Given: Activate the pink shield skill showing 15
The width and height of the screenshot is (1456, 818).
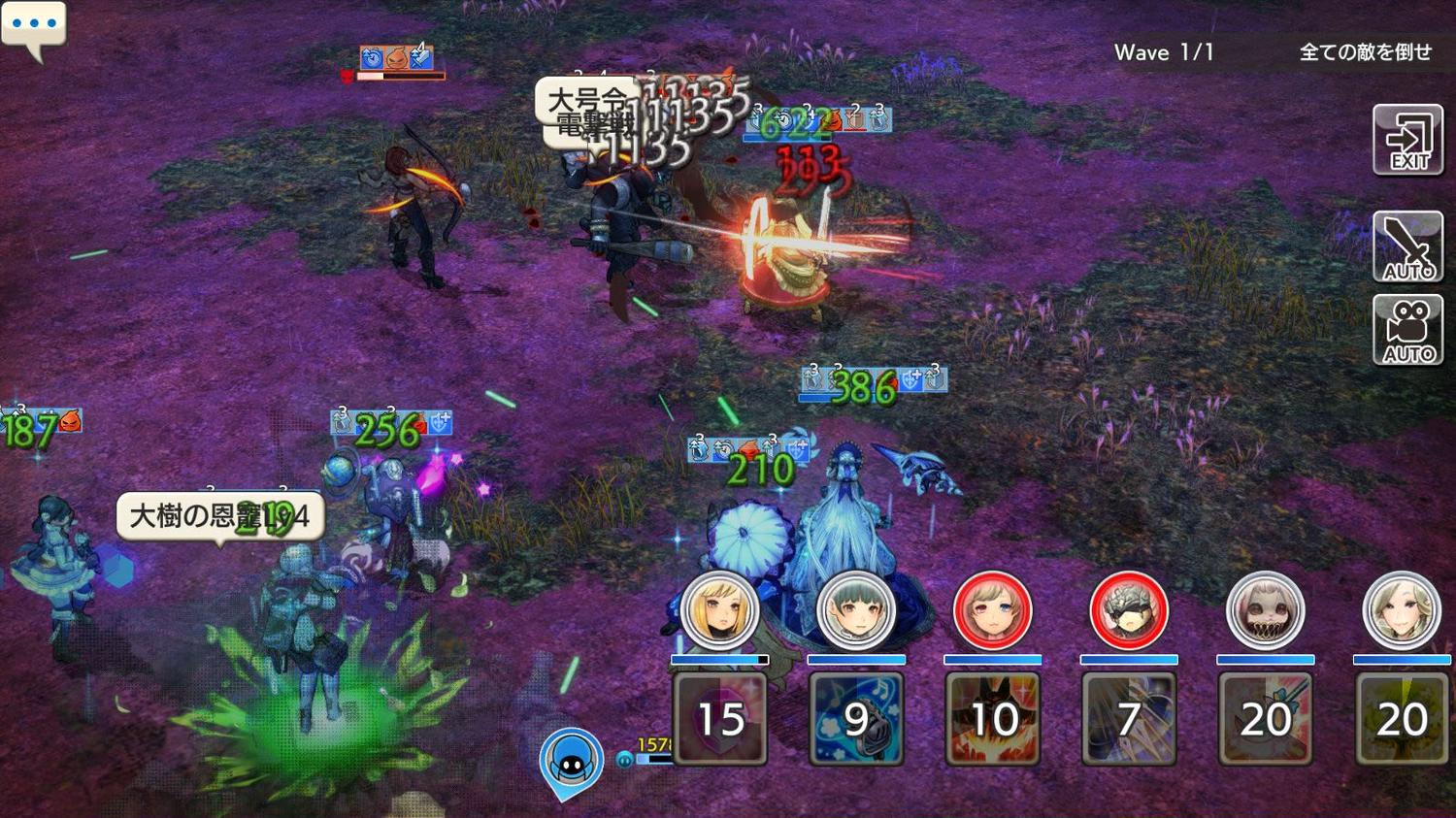Looking at the screenshot, I should 719,718.
